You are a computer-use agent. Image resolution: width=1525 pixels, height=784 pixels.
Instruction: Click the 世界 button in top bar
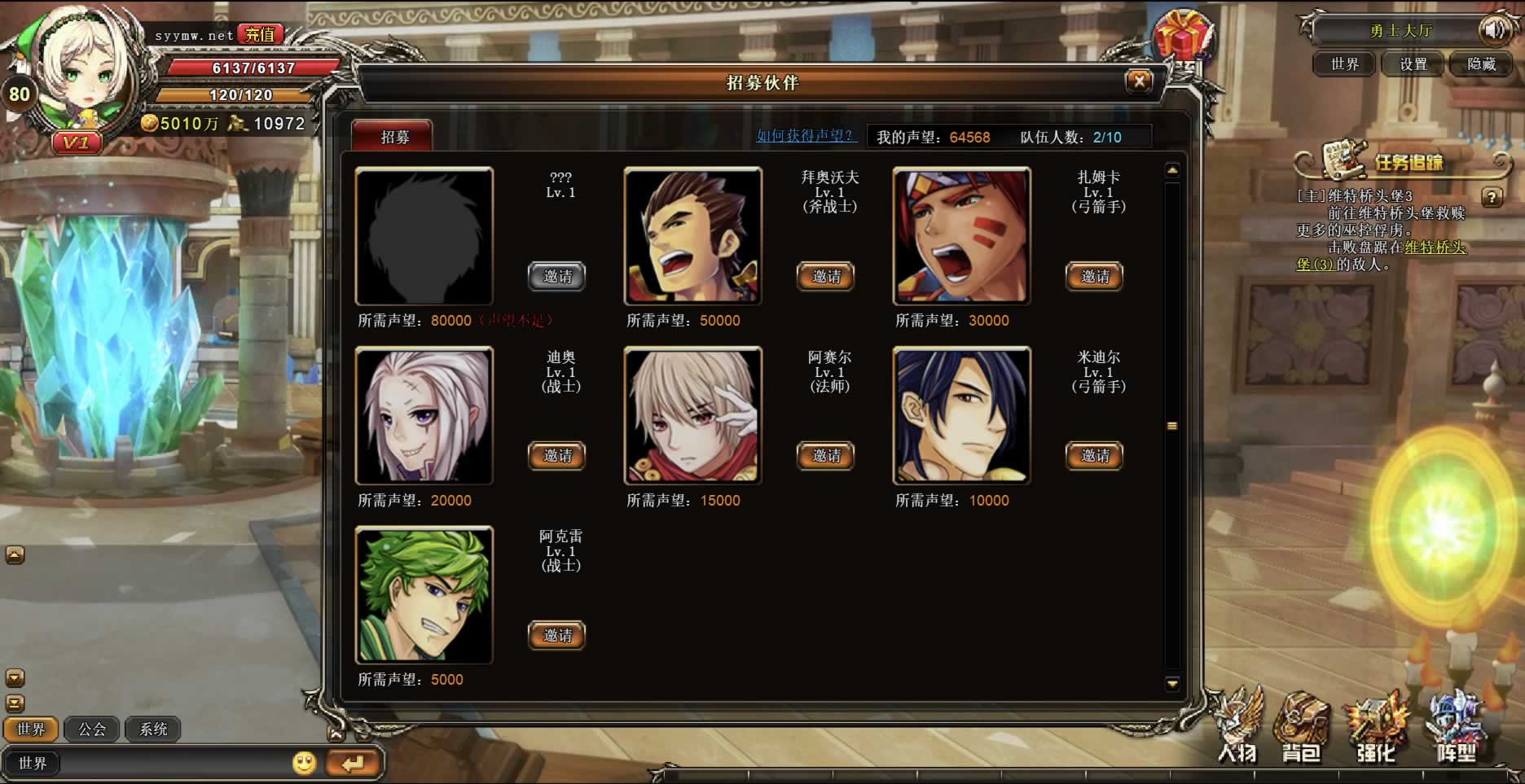1344,64
